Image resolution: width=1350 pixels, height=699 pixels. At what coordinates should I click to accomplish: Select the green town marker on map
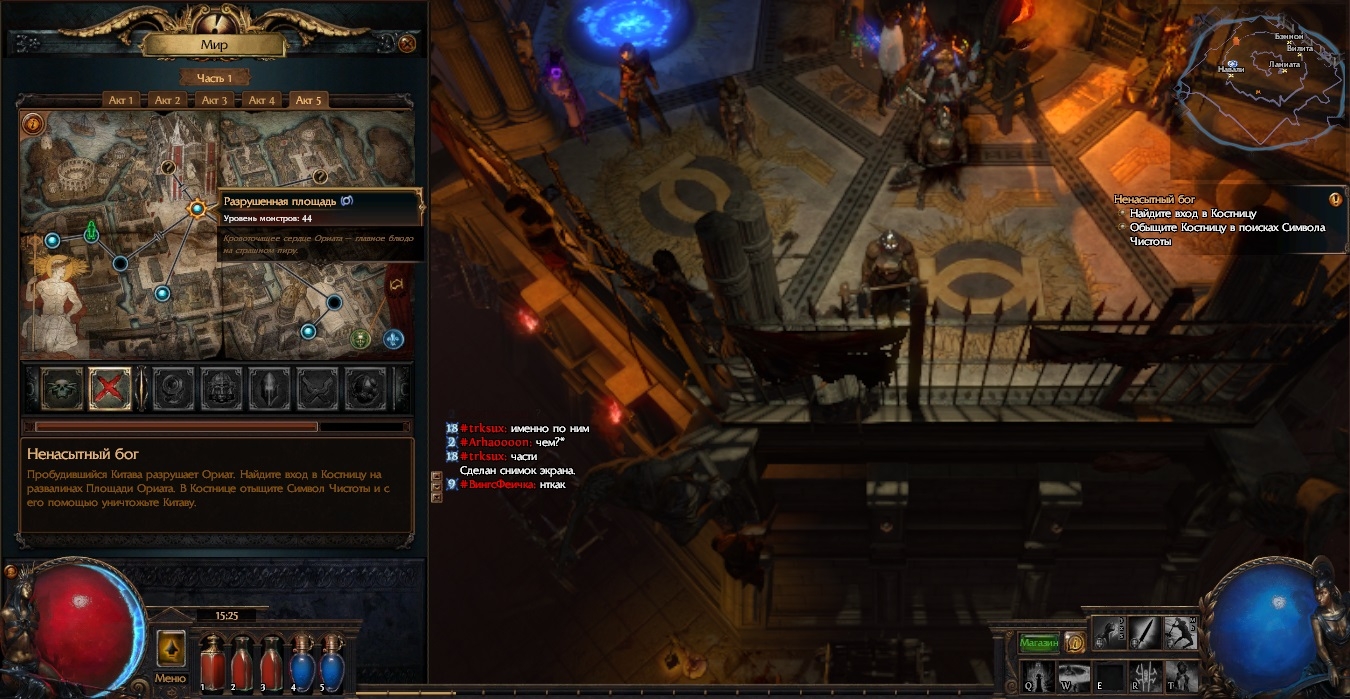point(91,232)
